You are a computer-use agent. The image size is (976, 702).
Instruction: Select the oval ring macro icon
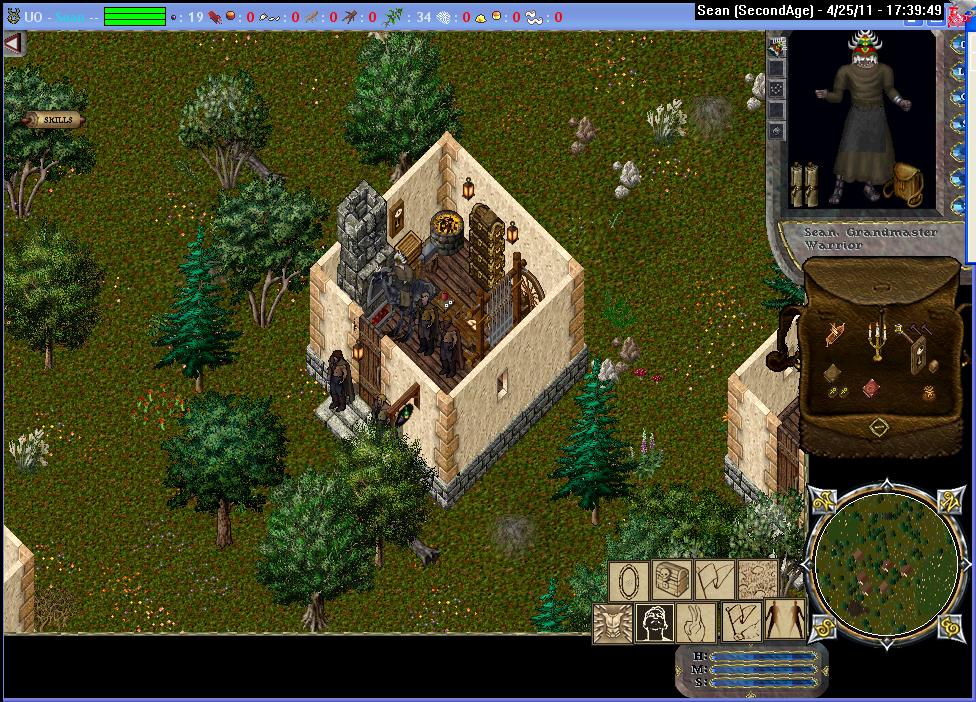(629, 580)
